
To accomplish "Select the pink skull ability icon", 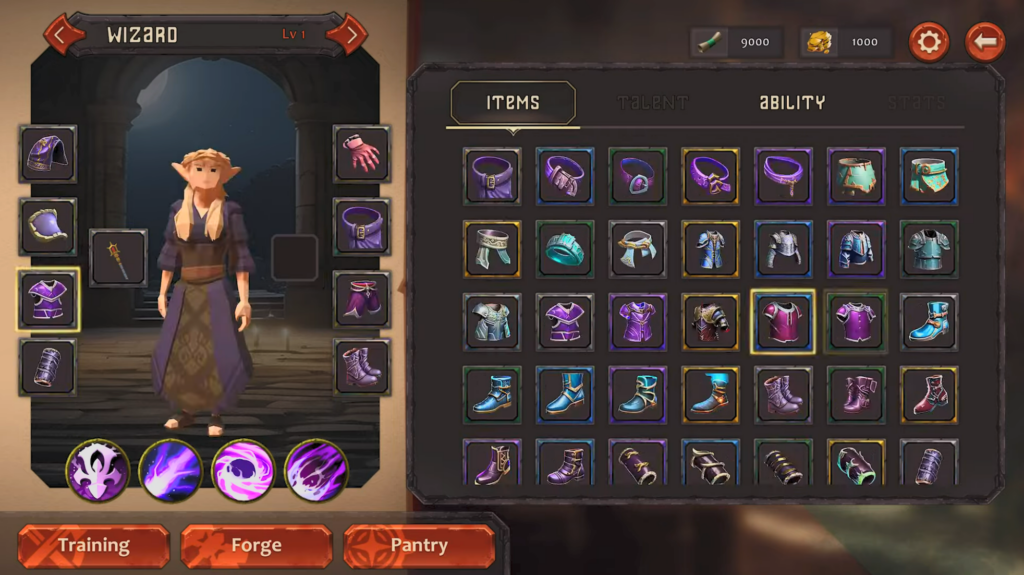I will tap(243, 470).
